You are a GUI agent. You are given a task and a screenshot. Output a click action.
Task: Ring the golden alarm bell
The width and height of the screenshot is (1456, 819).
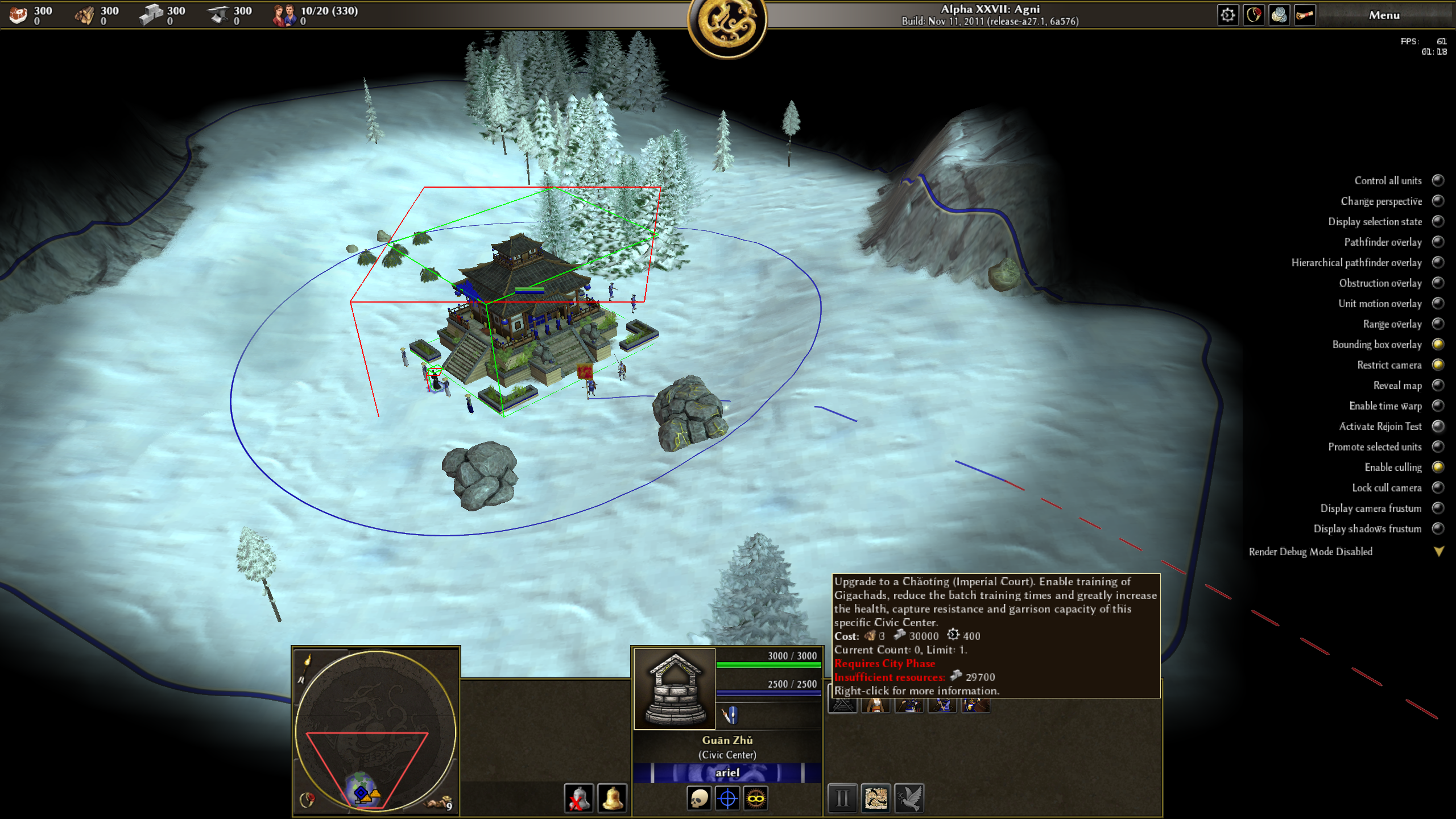(x=612, y=798)
